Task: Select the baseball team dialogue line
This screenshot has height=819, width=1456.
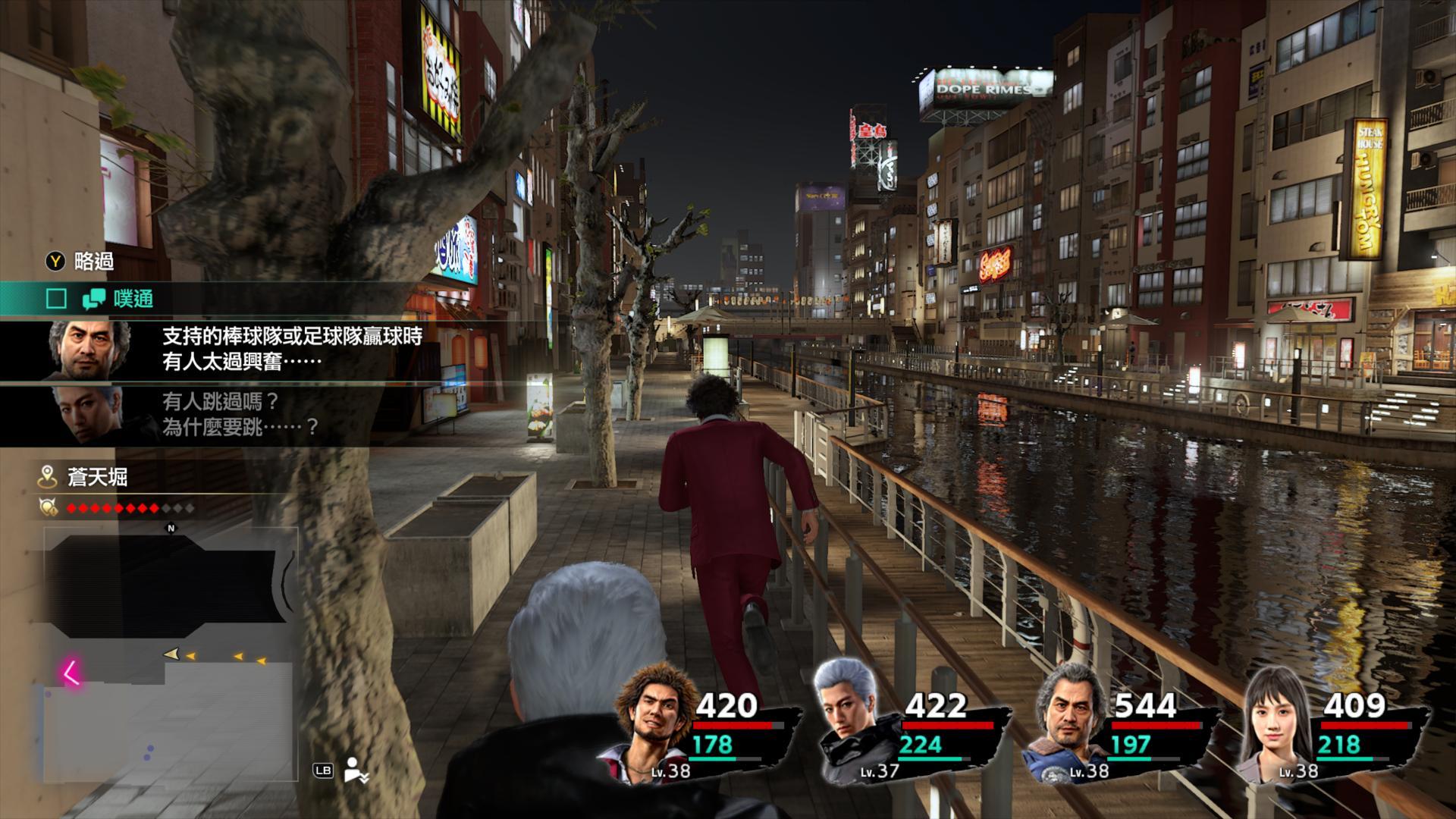Action: click(x=291, y=349)
